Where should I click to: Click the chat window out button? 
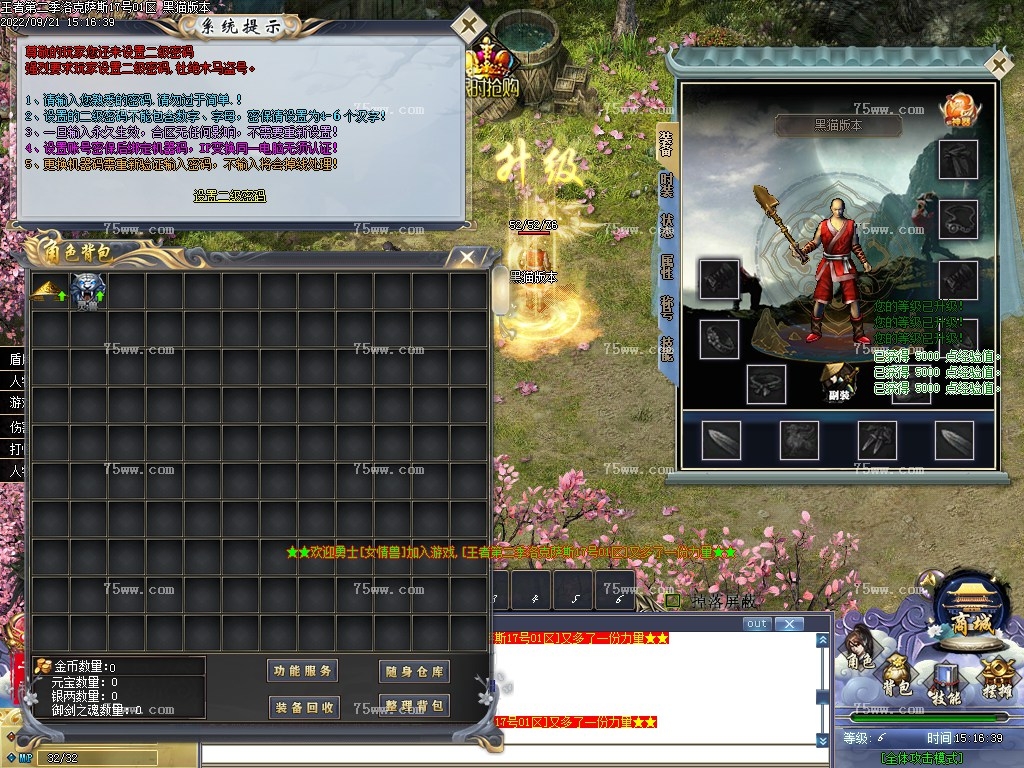pos(757,624)
